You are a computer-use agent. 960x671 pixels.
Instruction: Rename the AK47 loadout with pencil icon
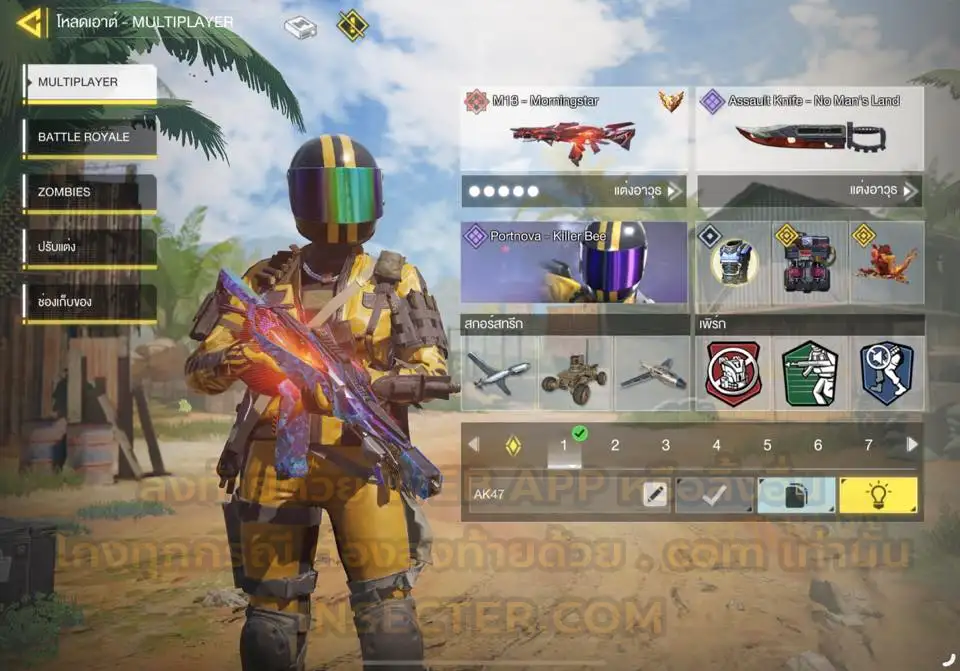click(x=655, y=495)
